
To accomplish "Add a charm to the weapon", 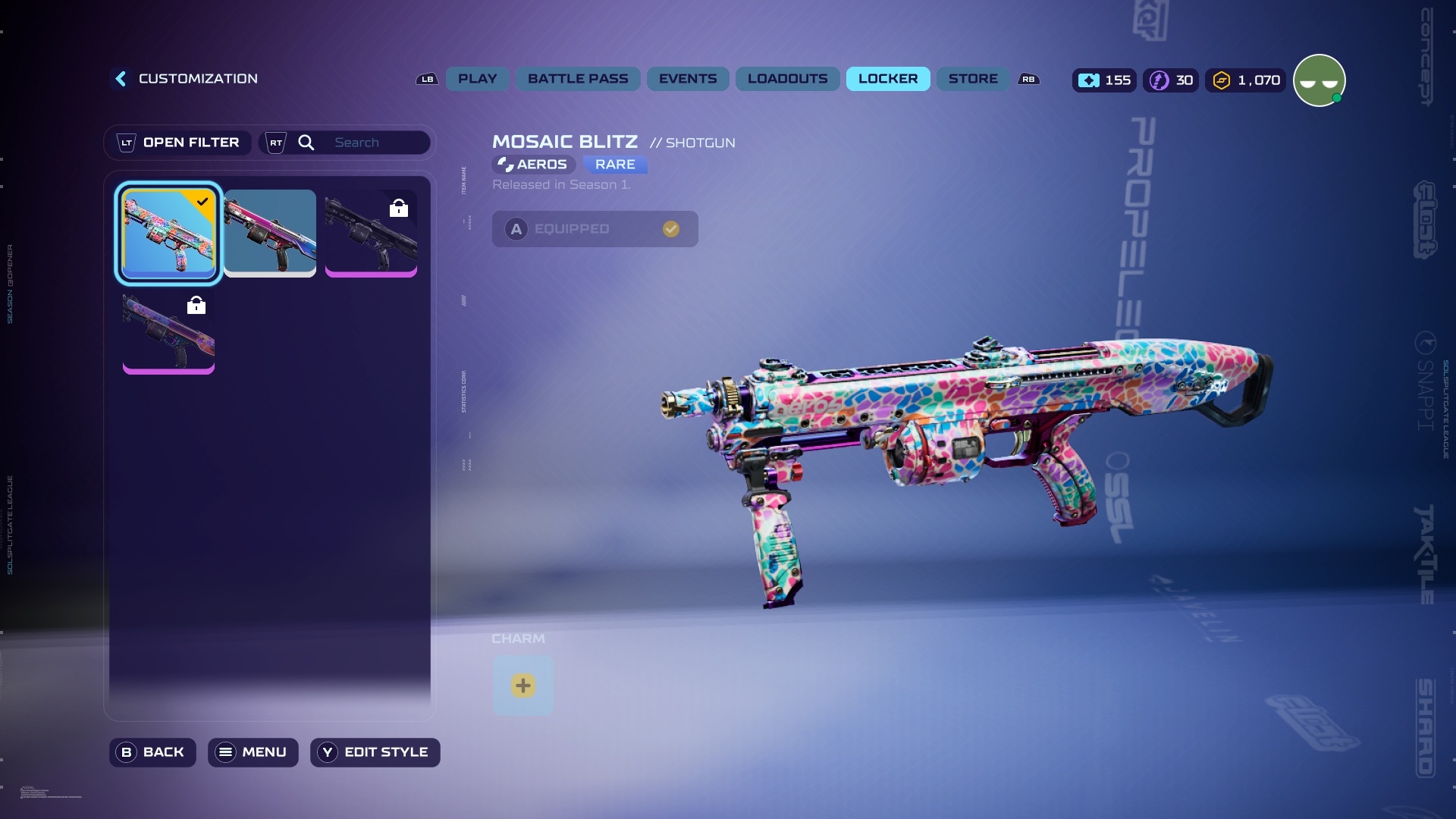I will pyautogui.click(x=522, y=686).
